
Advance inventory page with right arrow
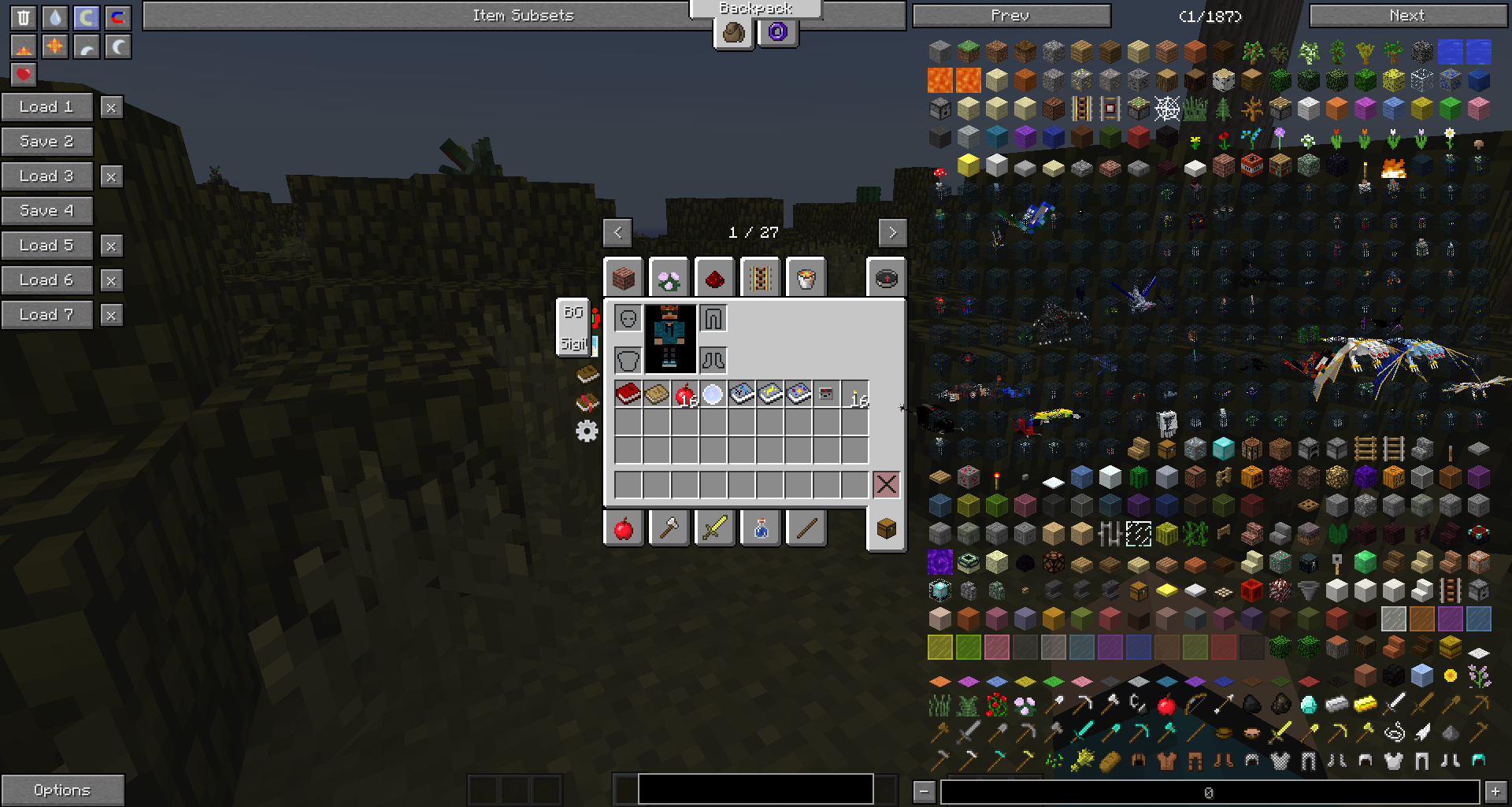892,232
